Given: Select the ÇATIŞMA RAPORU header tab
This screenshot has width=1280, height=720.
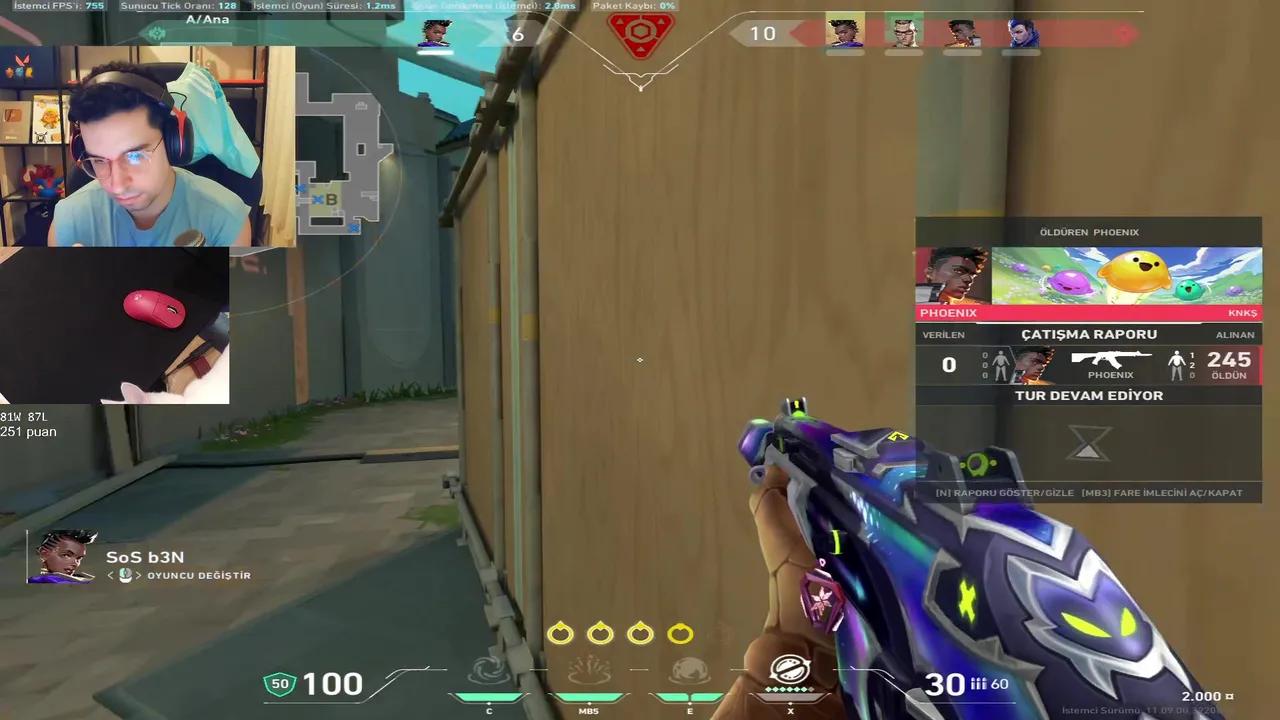Looking at the screenshot, I should (x=1089, y=334).
